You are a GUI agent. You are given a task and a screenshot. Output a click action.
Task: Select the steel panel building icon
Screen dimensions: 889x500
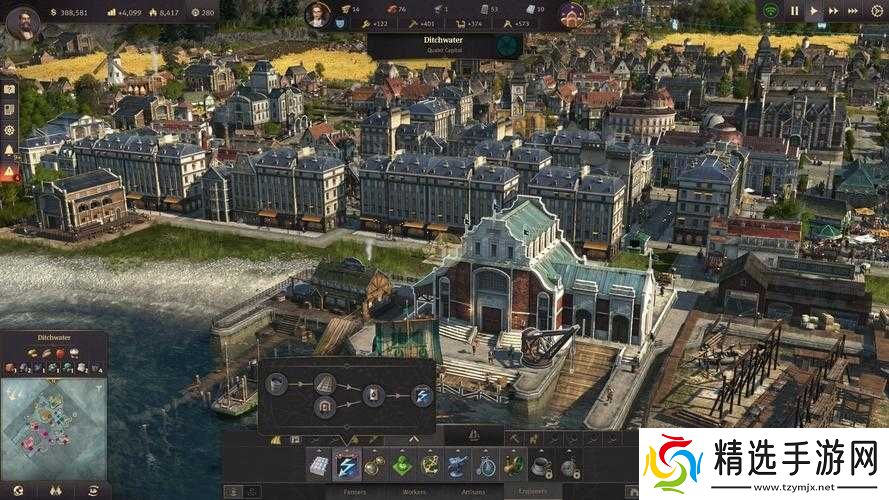coord(318,465)
